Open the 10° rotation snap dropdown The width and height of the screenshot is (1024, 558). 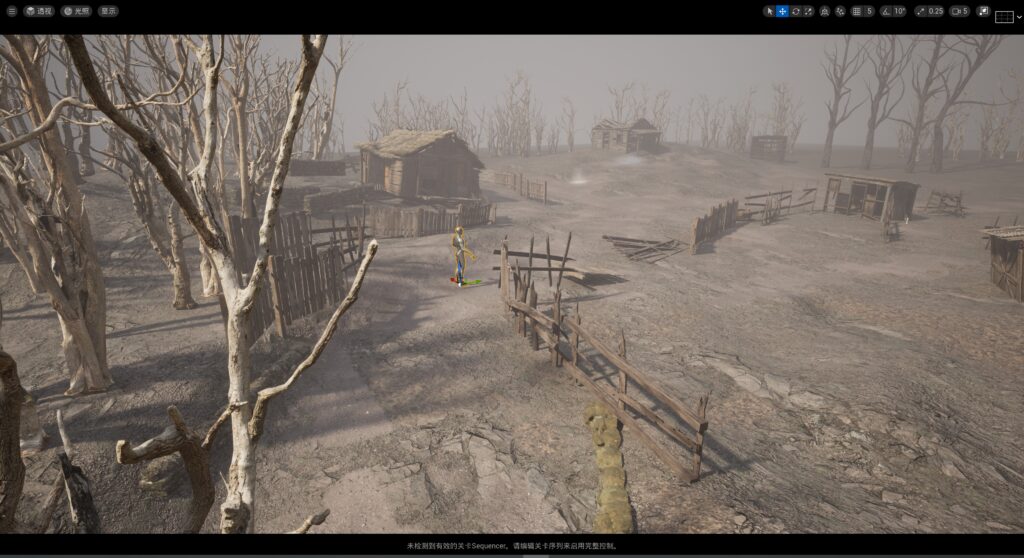tap(900, 11)
